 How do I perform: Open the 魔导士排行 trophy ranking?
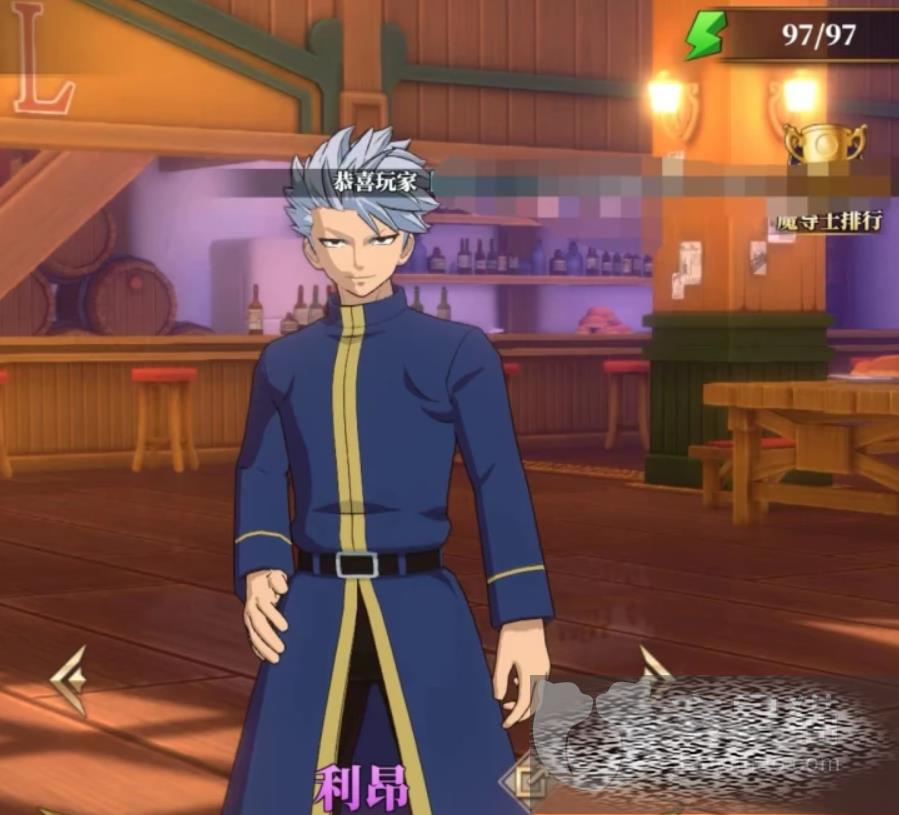click(x=825, y=146)
